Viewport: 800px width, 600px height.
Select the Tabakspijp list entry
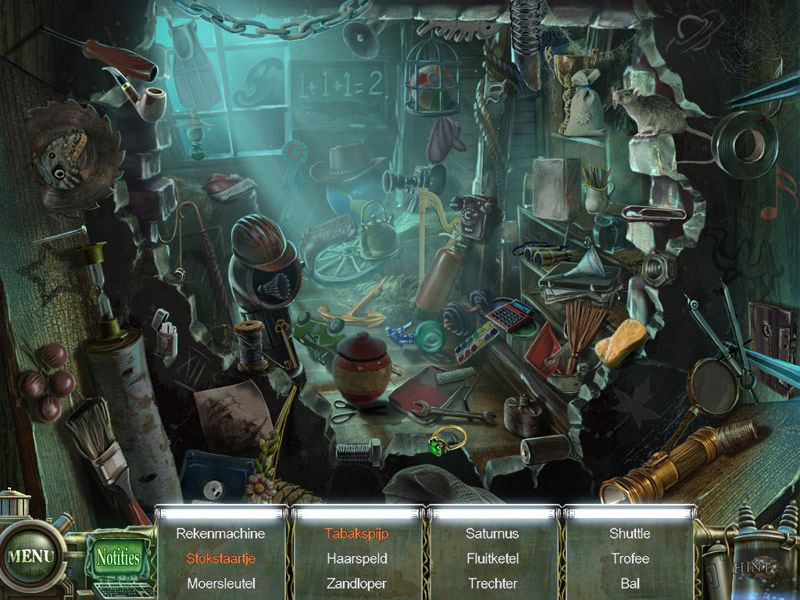tap(356, 534)
